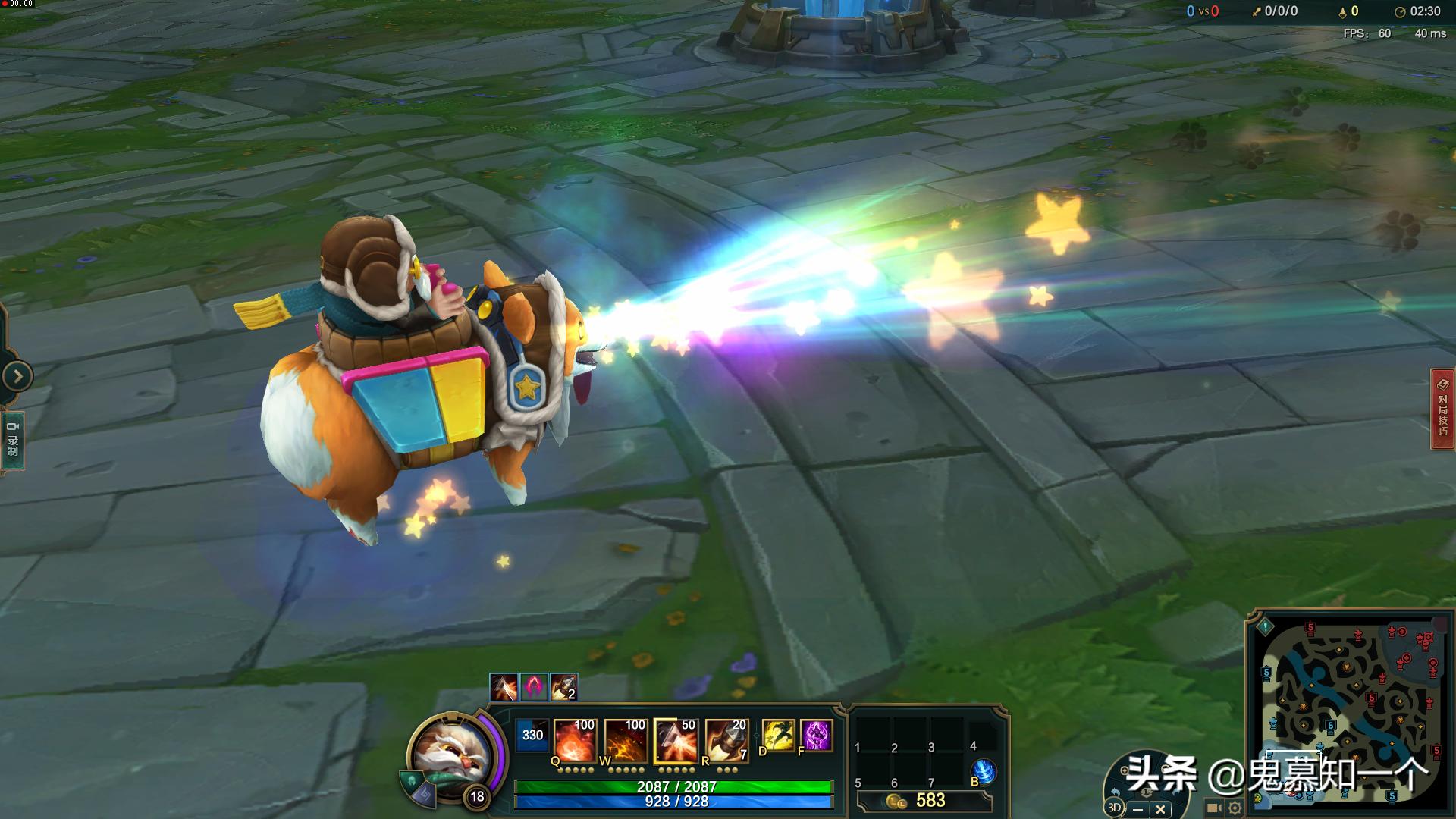Start recording with the left-edge record tab
Viewport: 1456px width, 819px height.
tap(12, 440)
